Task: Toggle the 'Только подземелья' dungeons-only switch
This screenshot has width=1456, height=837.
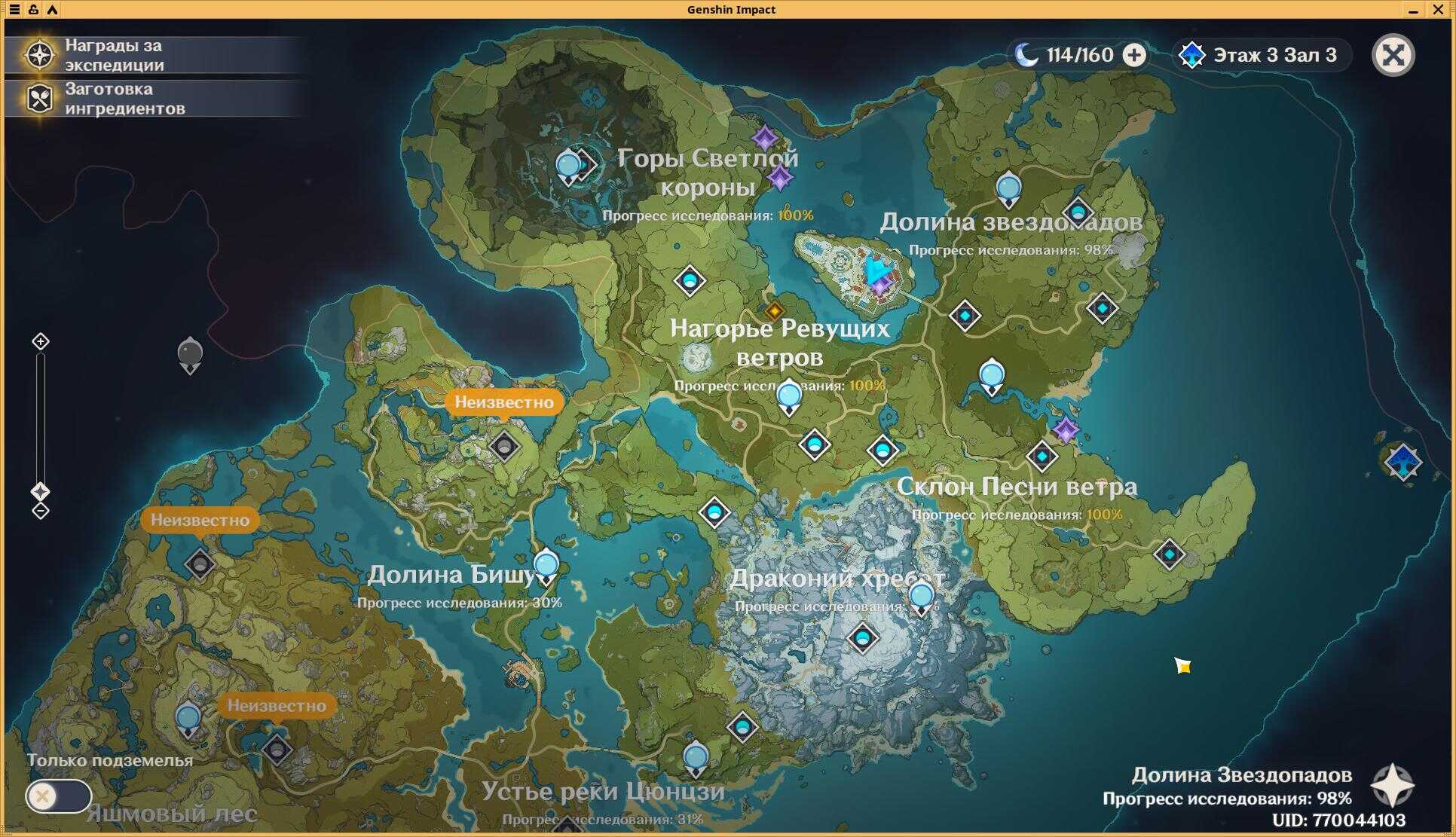Action: tap(58, 796)
